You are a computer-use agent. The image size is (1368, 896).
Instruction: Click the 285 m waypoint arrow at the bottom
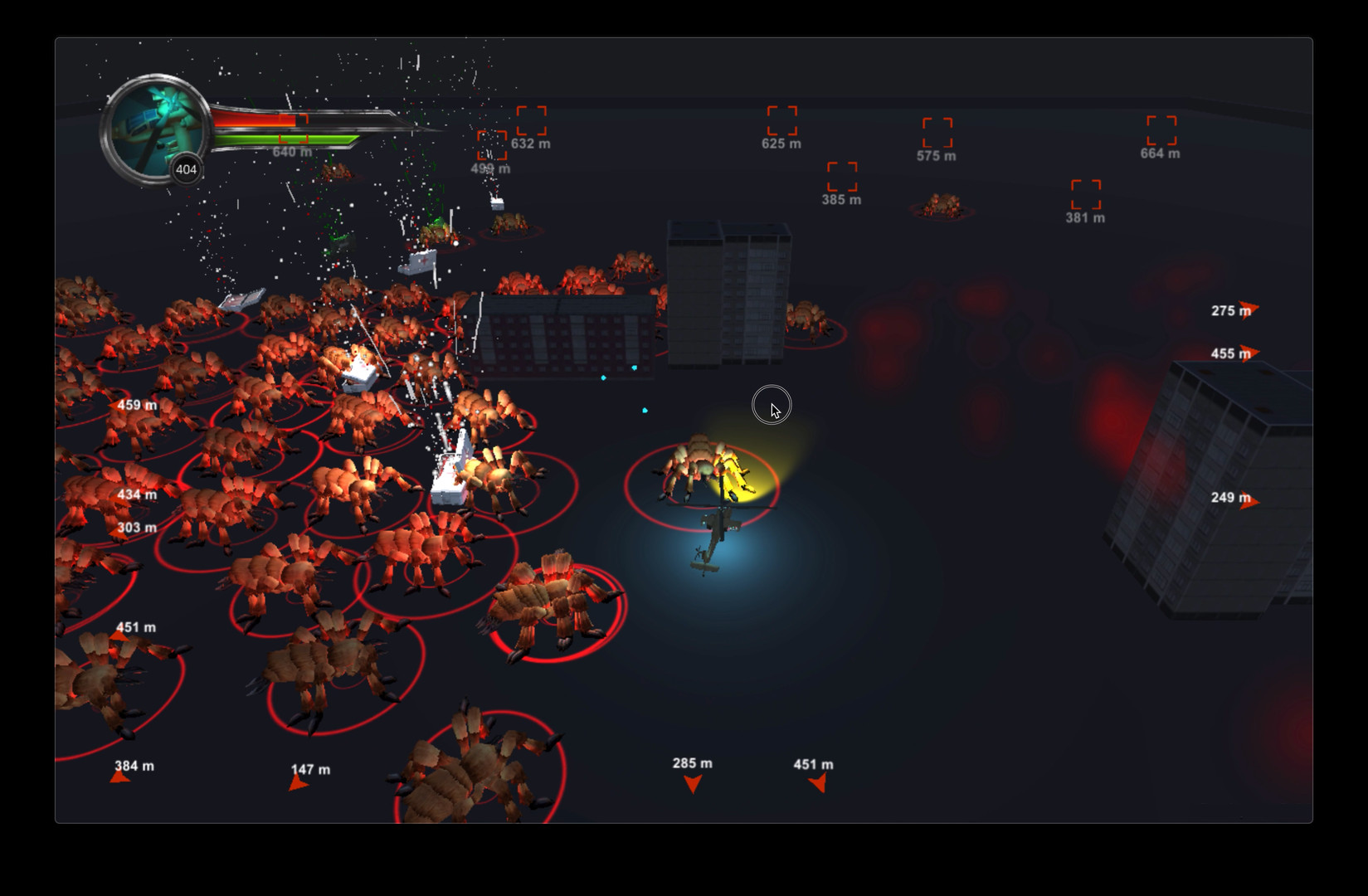(691, 782)
